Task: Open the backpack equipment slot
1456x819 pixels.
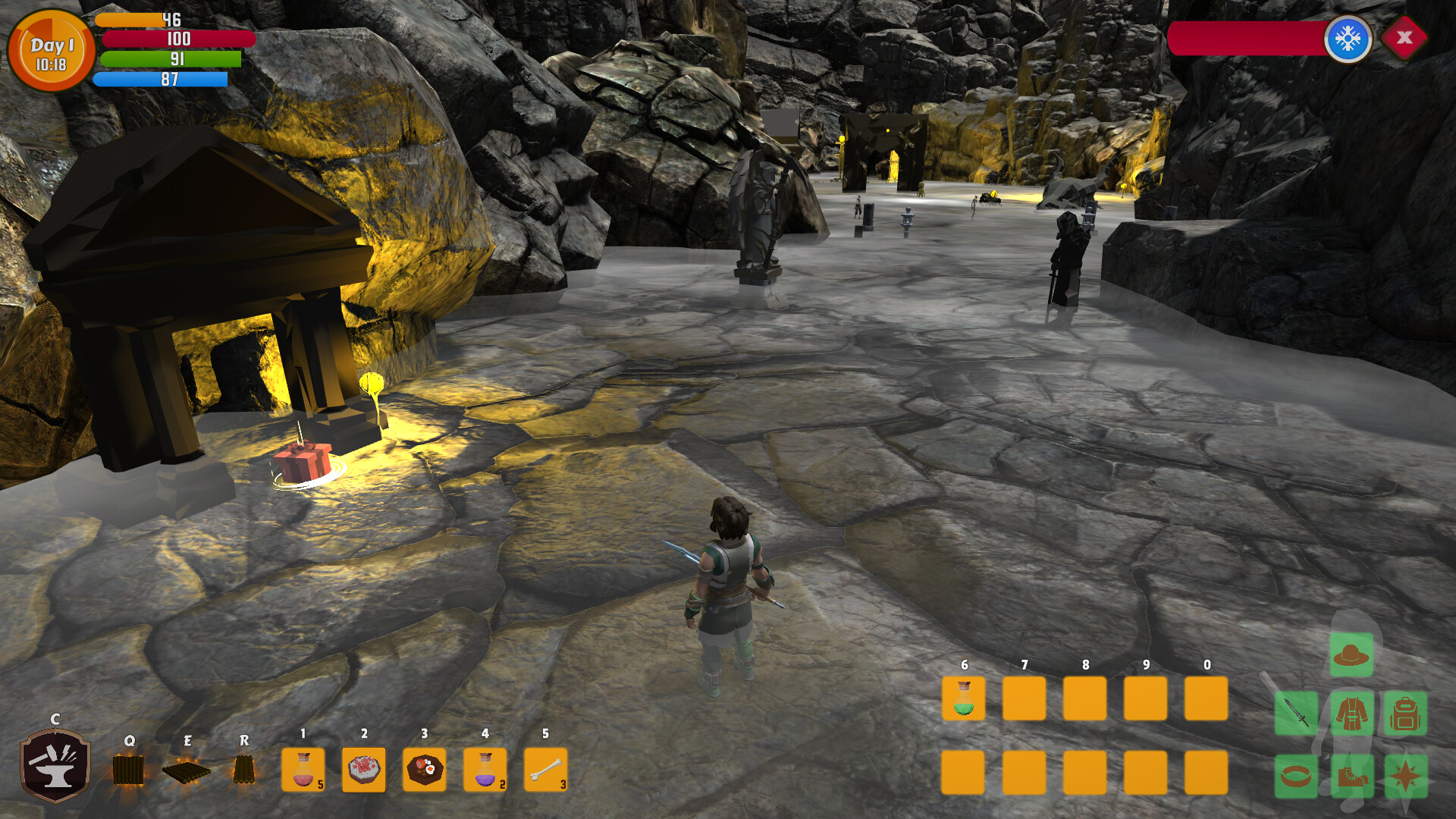Action: pyautogui.click(x=1405, y=714)
